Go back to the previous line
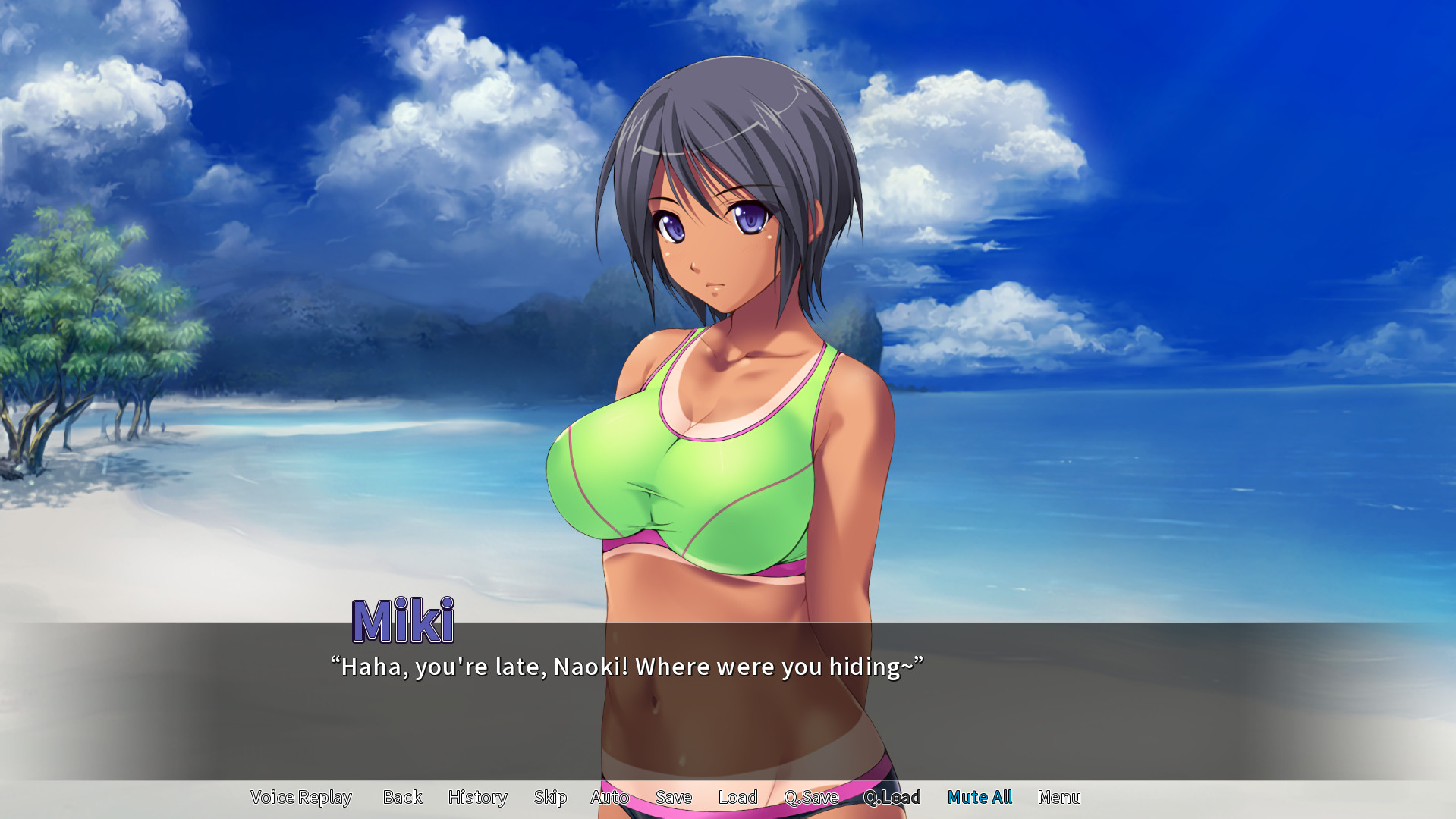1456x819 pixels. click(403, 797)
